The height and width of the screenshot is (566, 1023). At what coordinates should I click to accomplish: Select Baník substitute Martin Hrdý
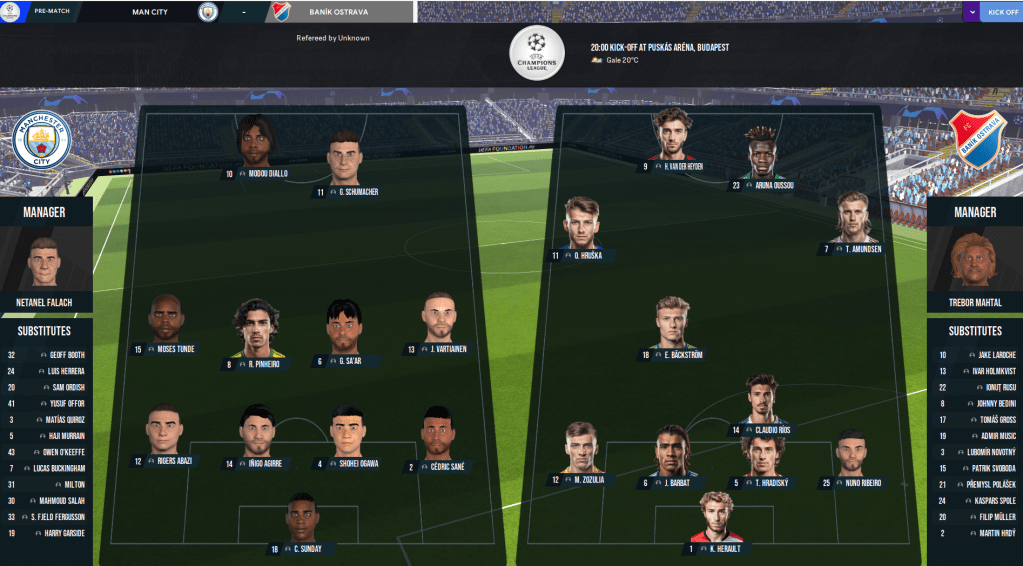tap(975, 533)
